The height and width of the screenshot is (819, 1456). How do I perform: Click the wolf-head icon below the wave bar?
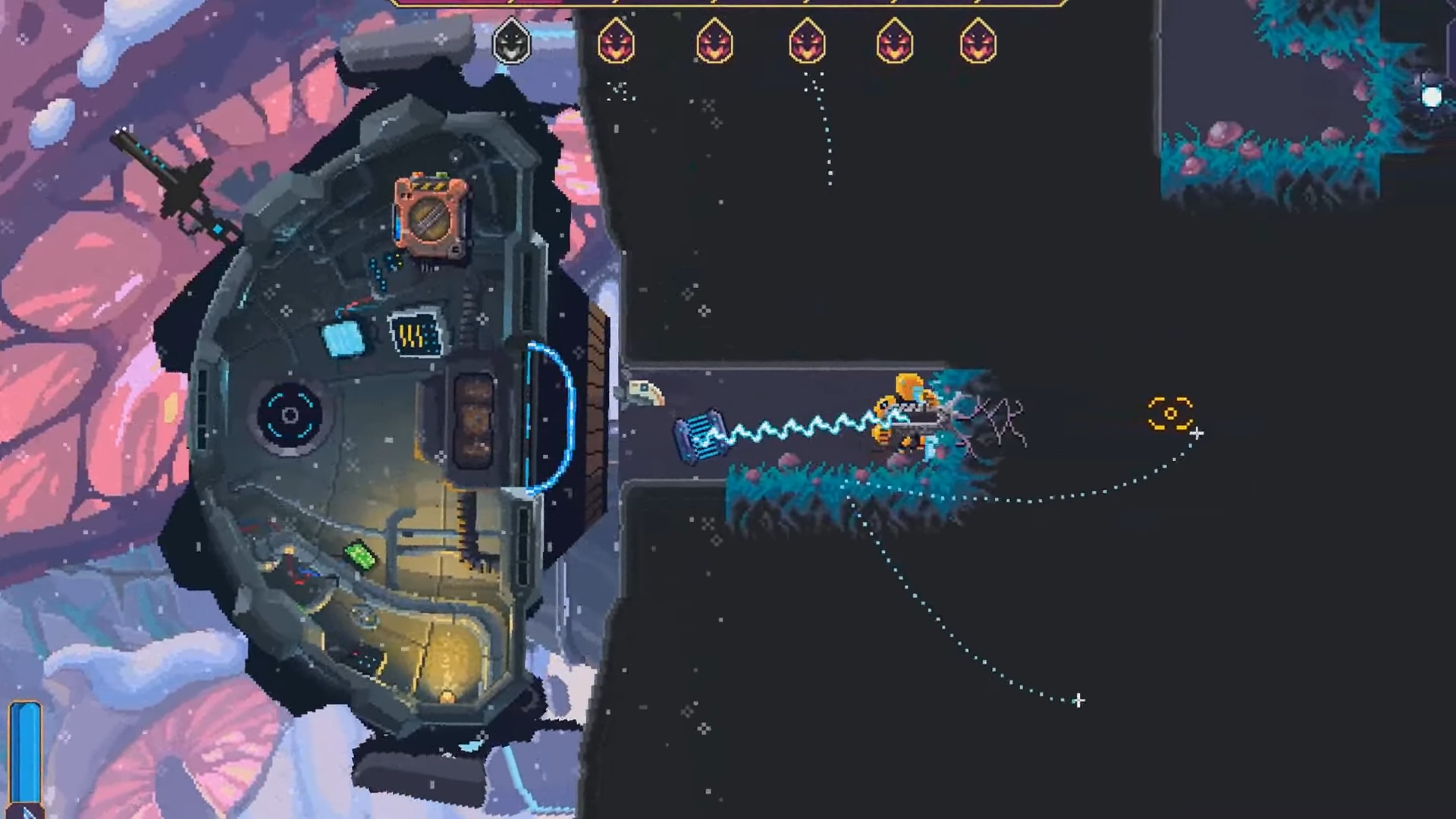click(x=511, y=43)
